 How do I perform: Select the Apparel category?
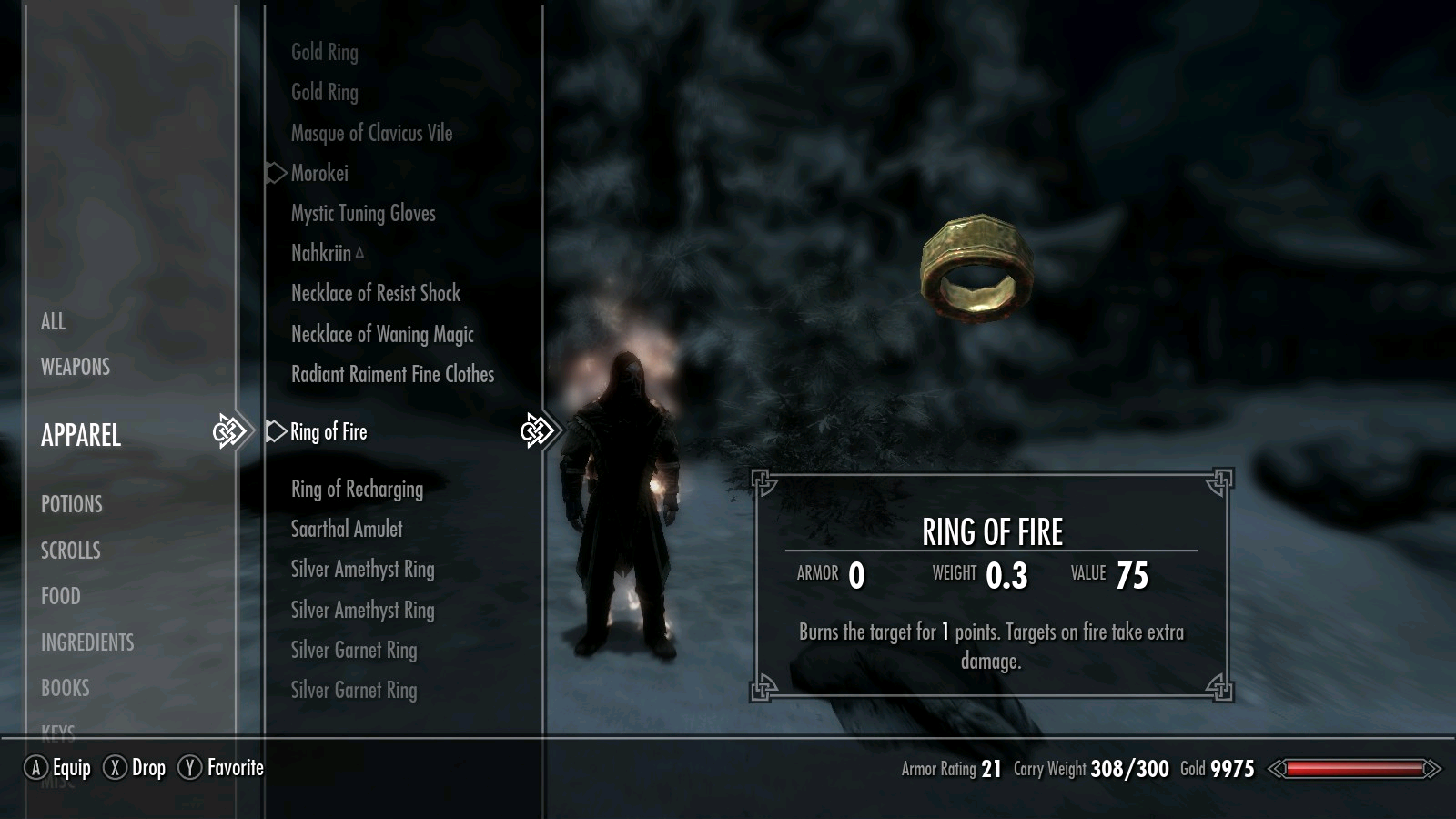tap(81, 435)
